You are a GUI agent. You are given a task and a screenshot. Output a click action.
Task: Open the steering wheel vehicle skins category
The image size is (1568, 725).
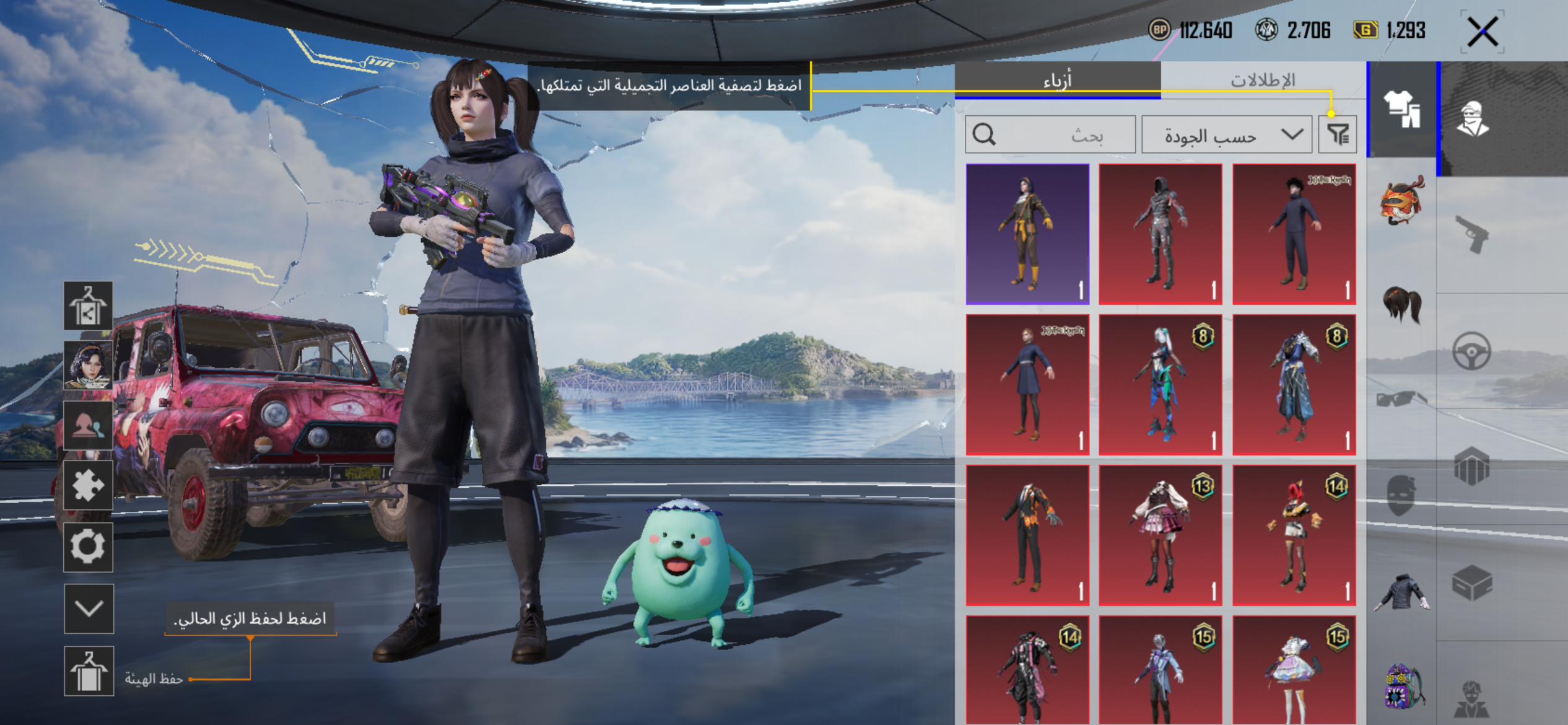tap(1472, 351)
